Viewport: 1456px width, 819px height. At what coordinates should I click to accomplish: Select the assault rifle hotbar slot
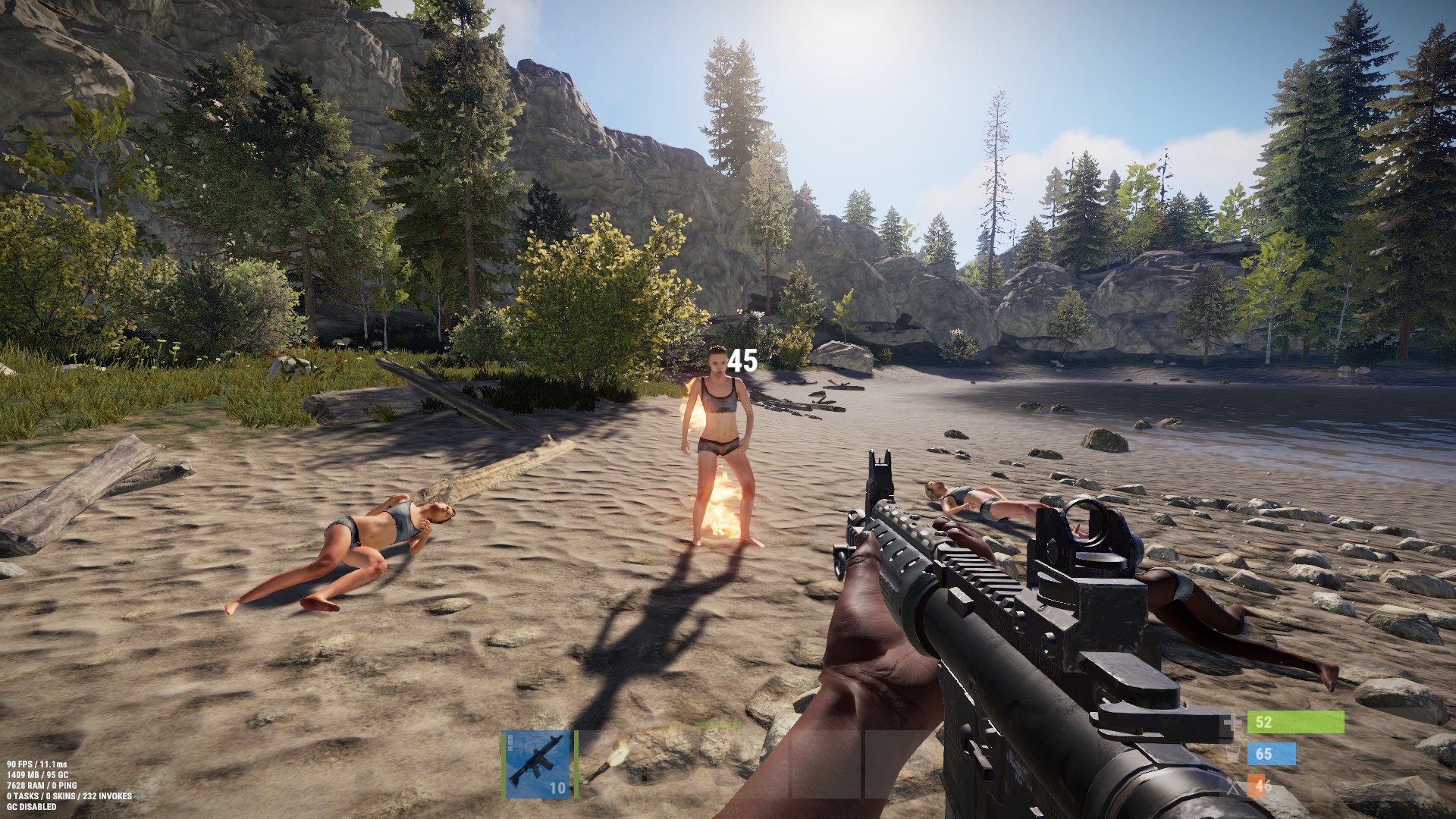click(538, 764)
